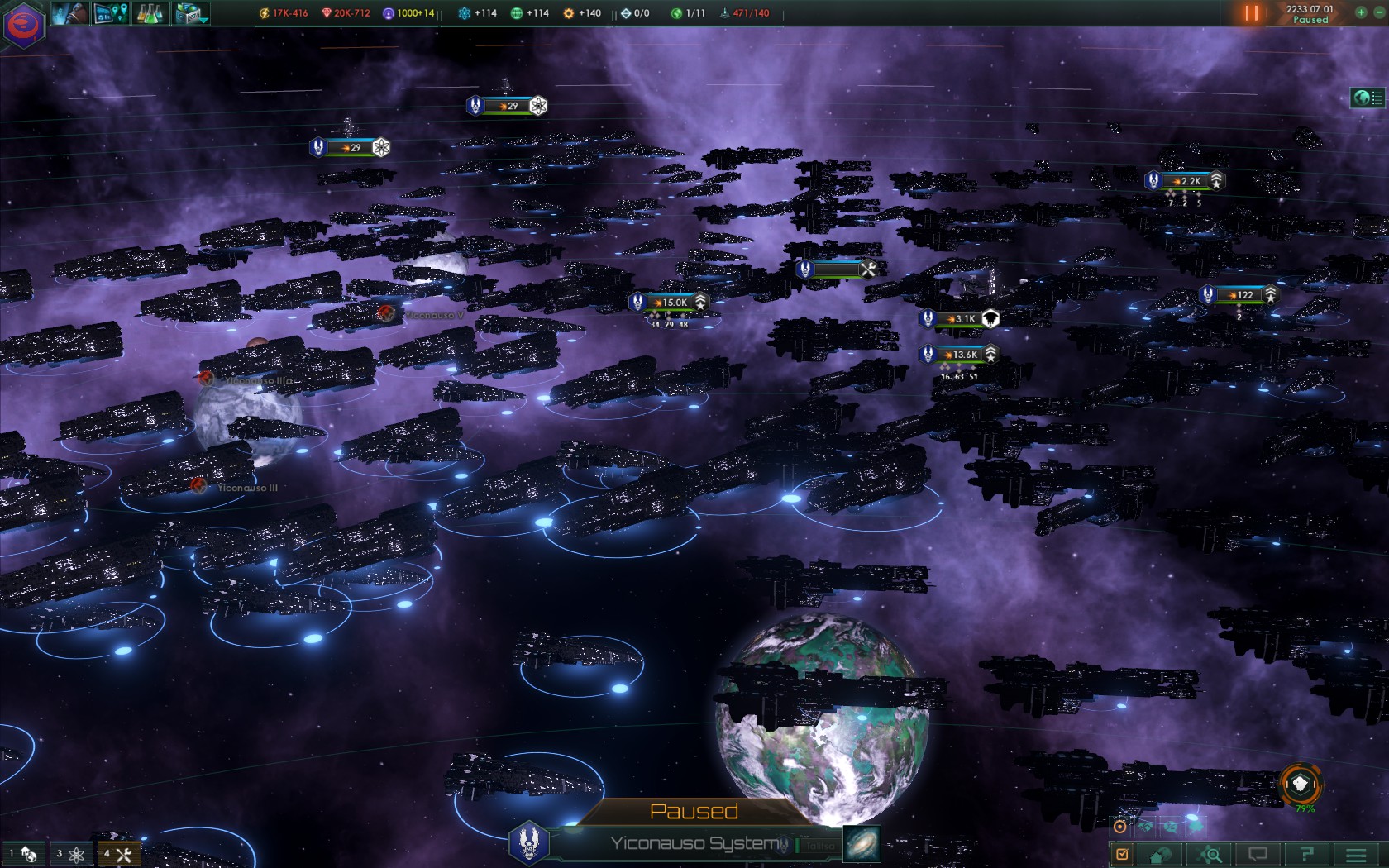The height and width of the screenshot is (868, 1389).
Task: Open the situation log map-pin panel
Action: click(x=111, y=13)
